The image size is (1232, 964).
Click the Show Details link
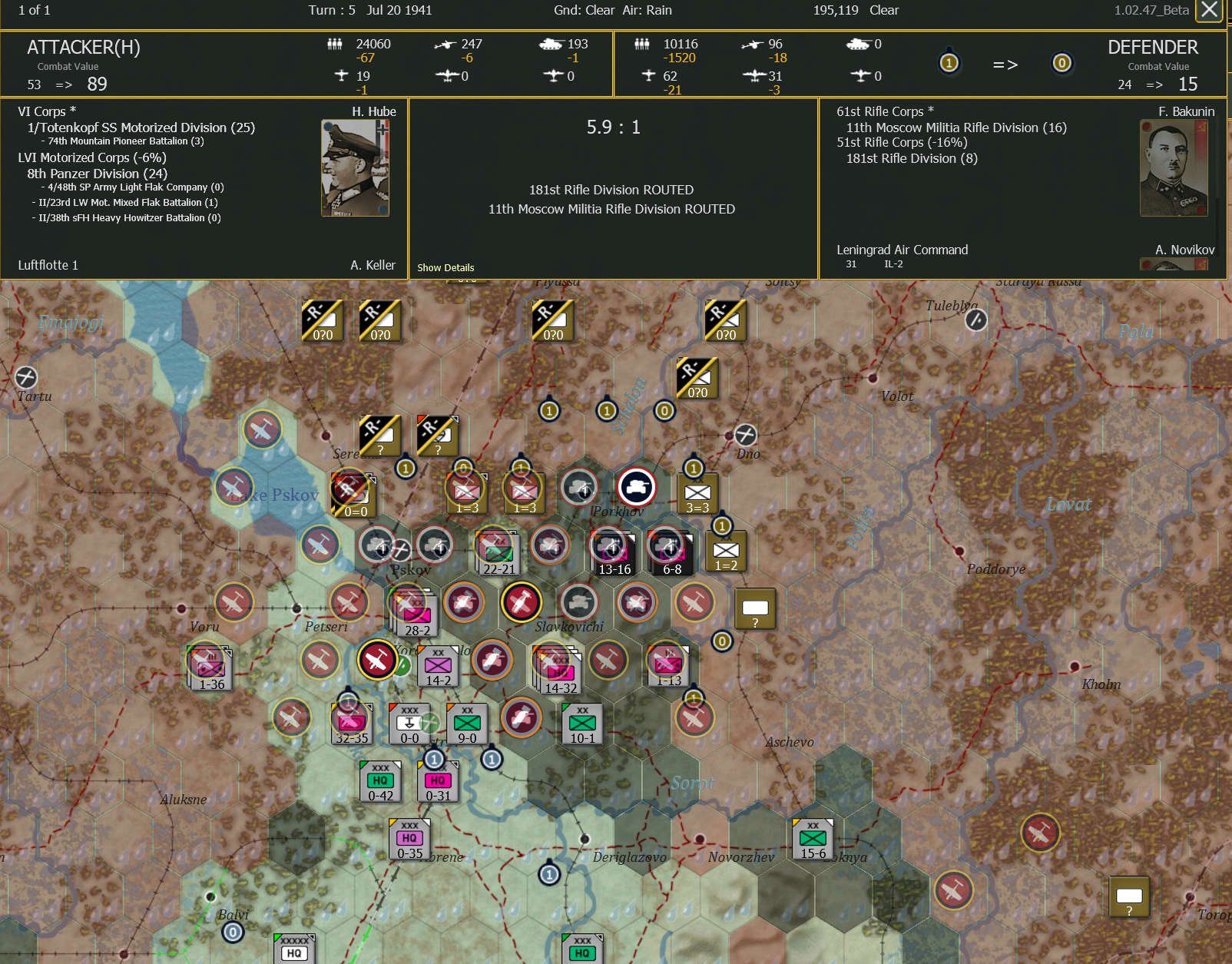(x=445, y=267)
